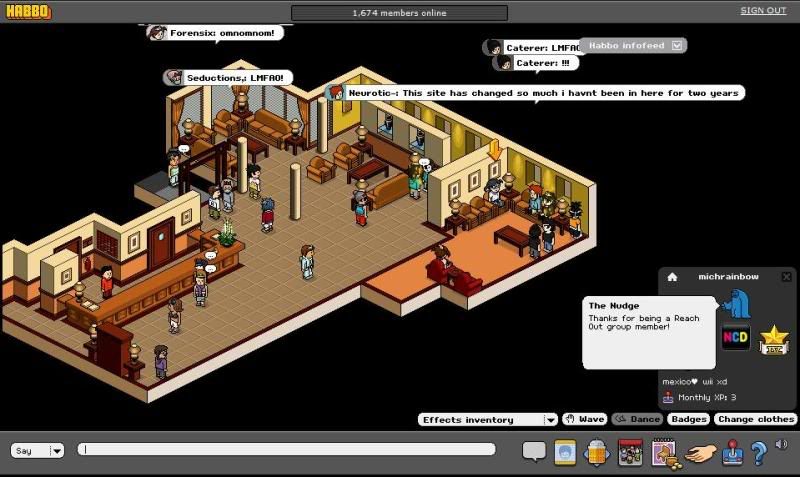The height and width of the screenshot is (477, 800).
Task: Click the home icon in profile panel
Action: click(672, 277)
